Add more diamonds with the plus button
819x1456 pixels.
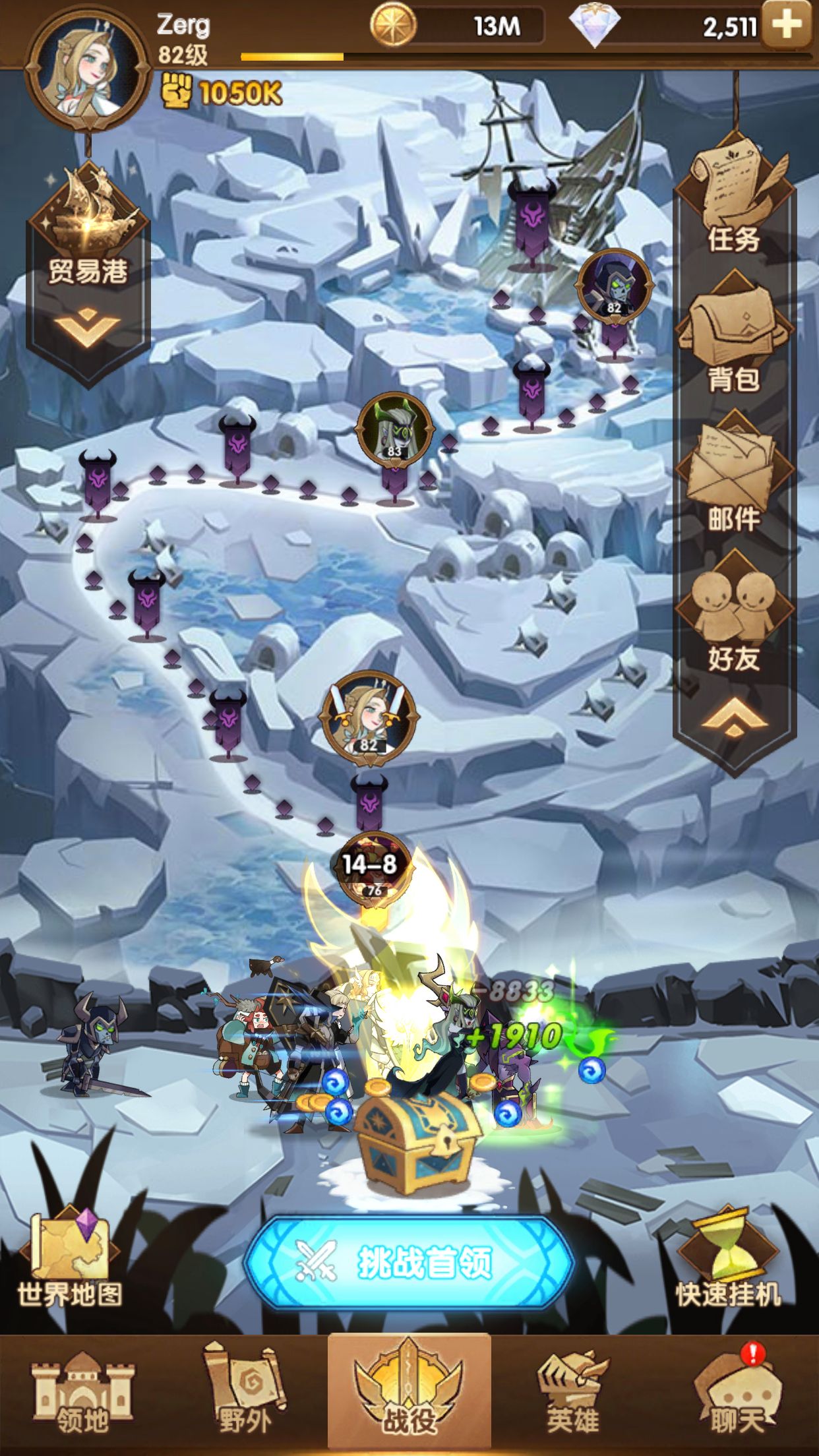coord(785,24)
